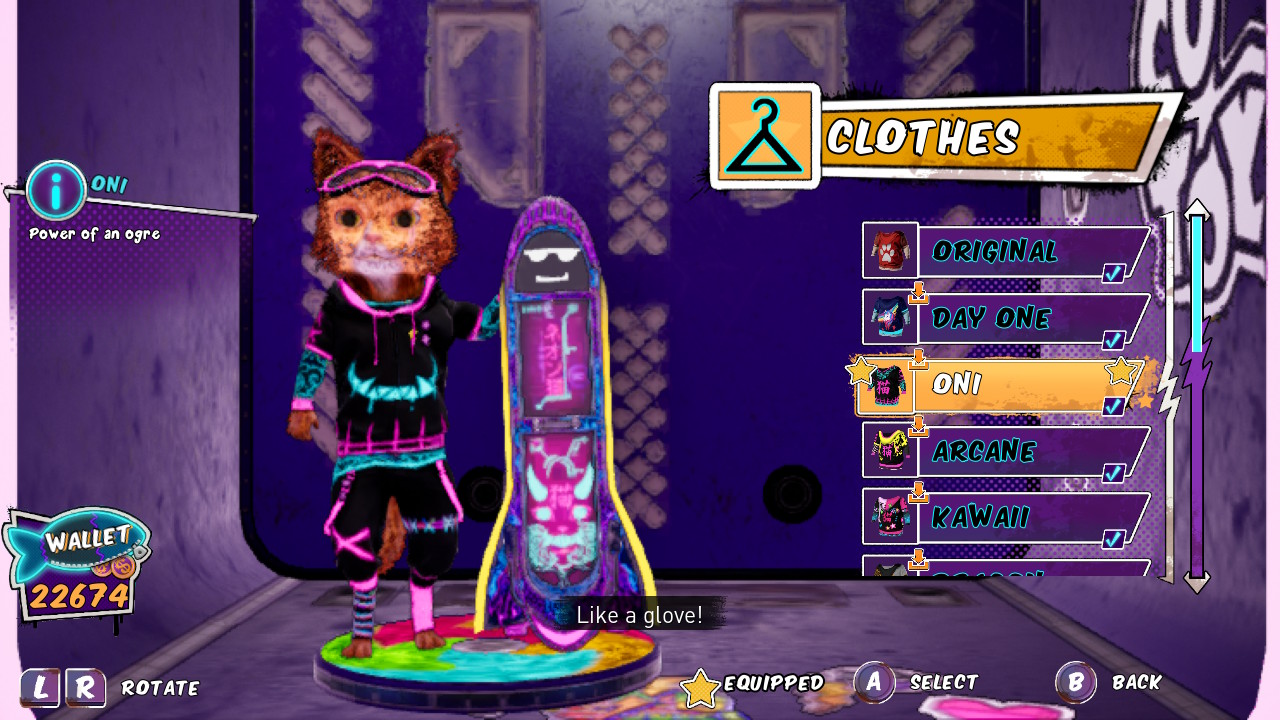Click the Day One outfit thumbnail
Screen dimensions: 1280x720
pyautogui.click(x=888, y=318)
